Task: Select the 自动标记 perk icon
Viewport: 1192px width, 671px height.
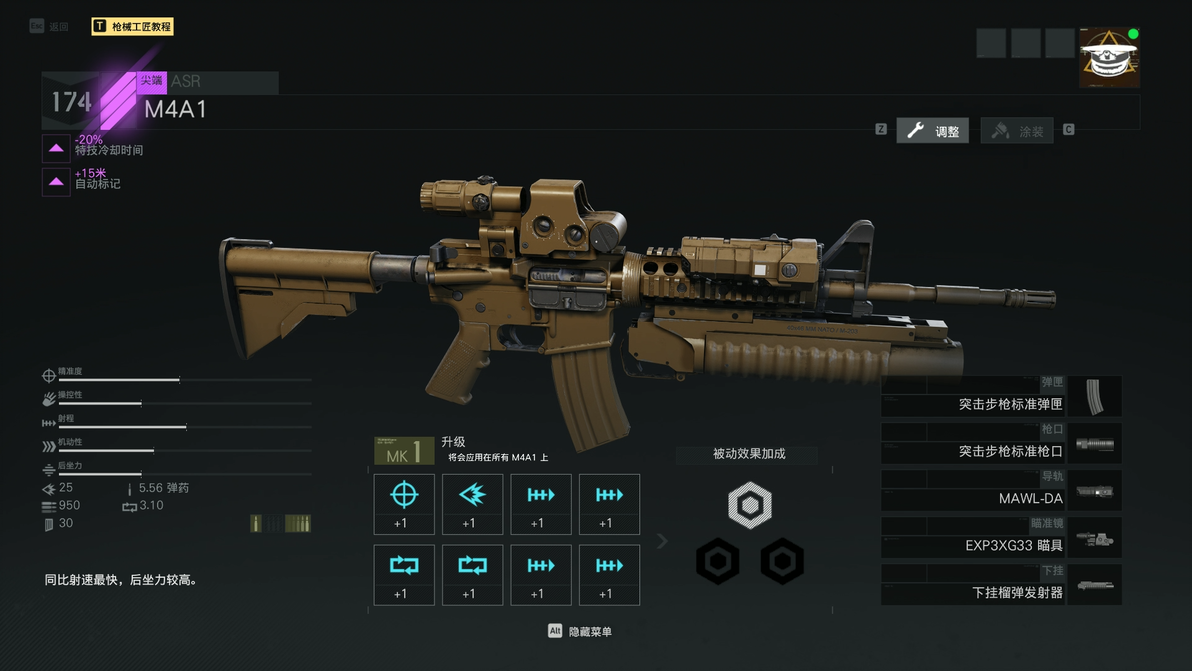Action: pos(56,182)
